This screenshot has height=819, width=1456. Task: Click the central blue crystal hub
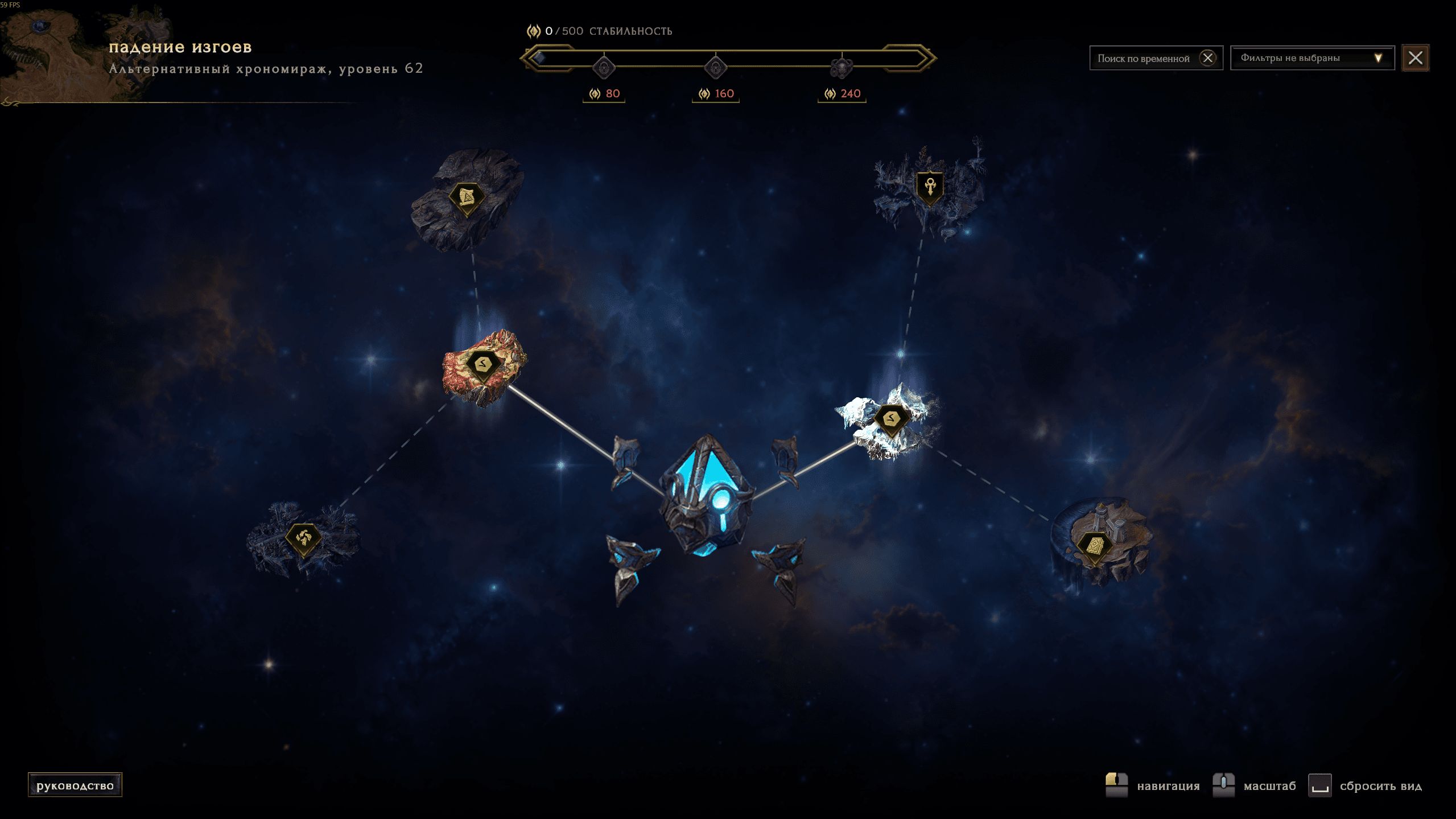(707, 494)
